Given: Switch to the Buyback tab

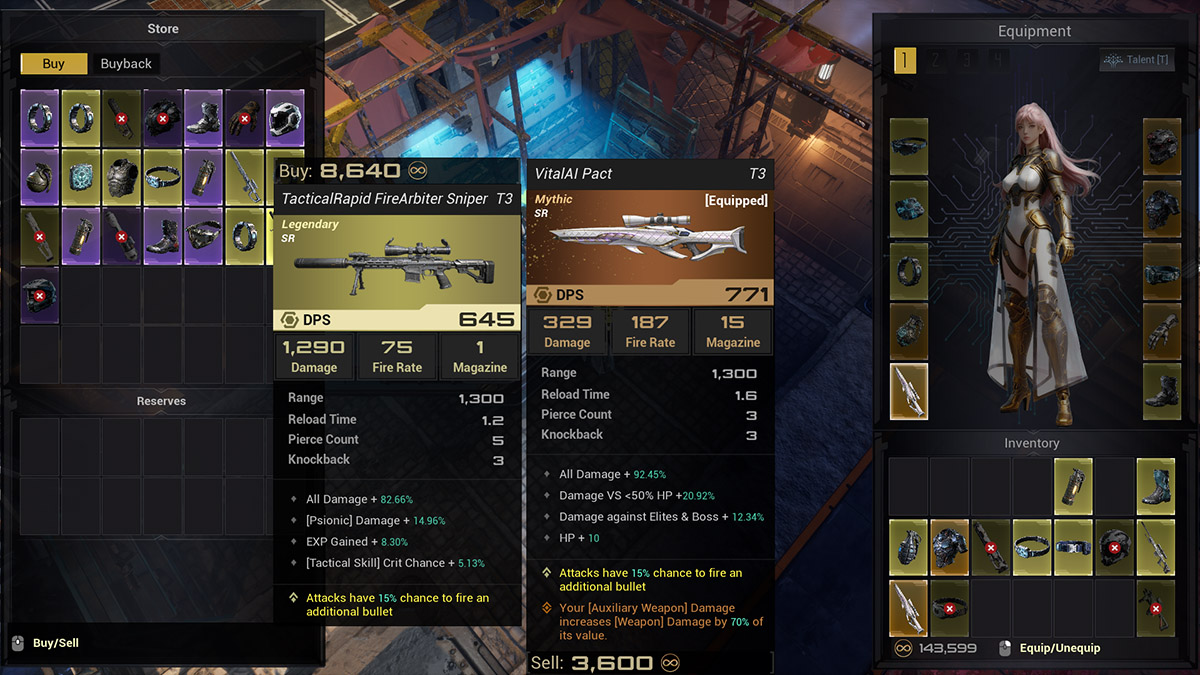Looking at the screenshot, I should point(126,64).
